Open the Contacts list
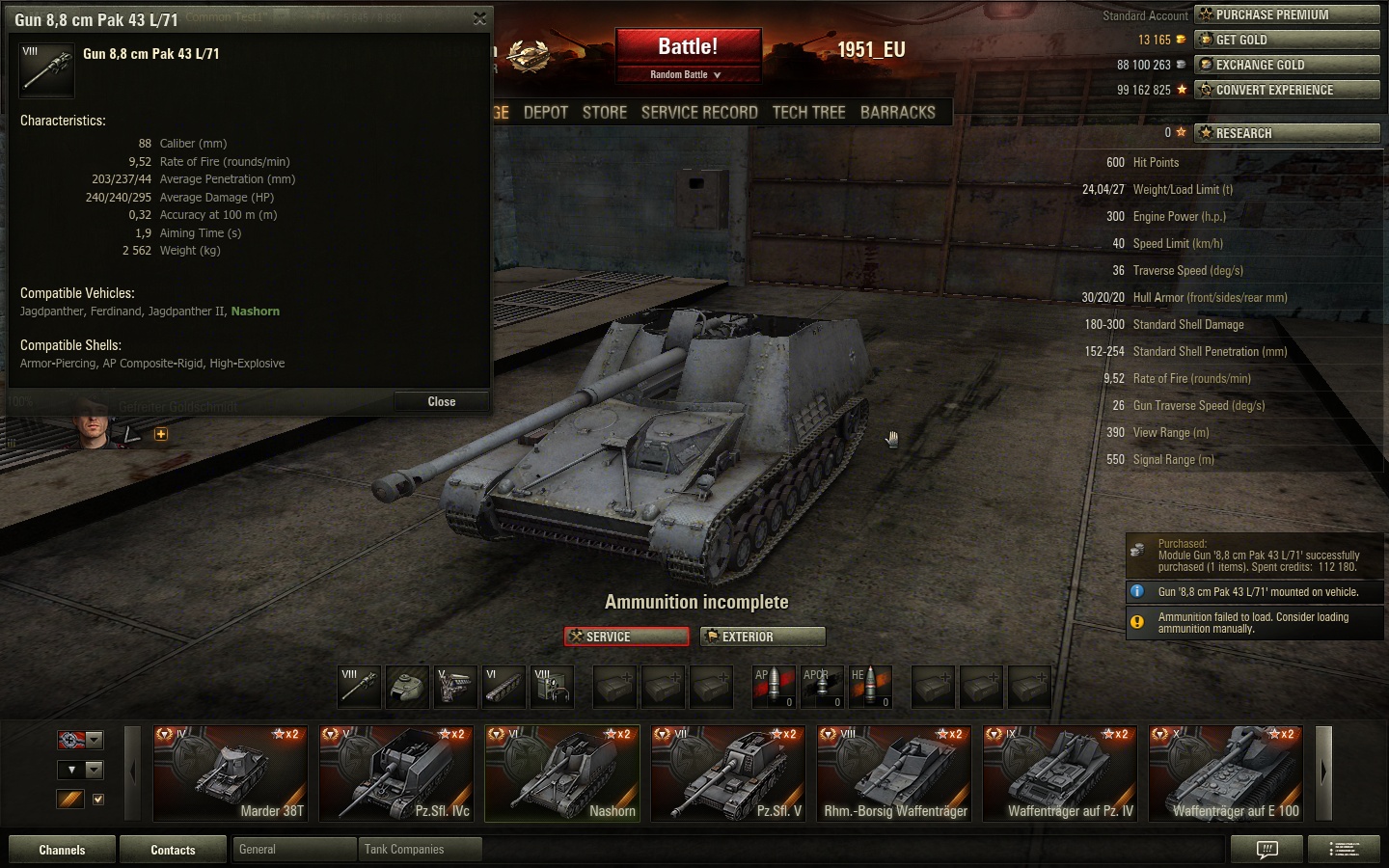1389x868 pixels. [x=173, y=850]
